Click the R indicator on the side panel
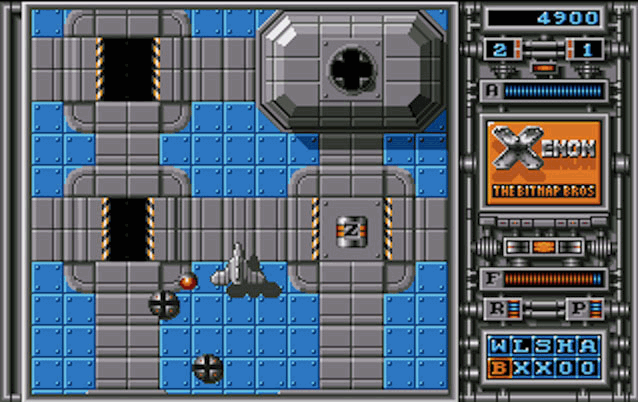 pyautogui.click(x=497, y=309)
